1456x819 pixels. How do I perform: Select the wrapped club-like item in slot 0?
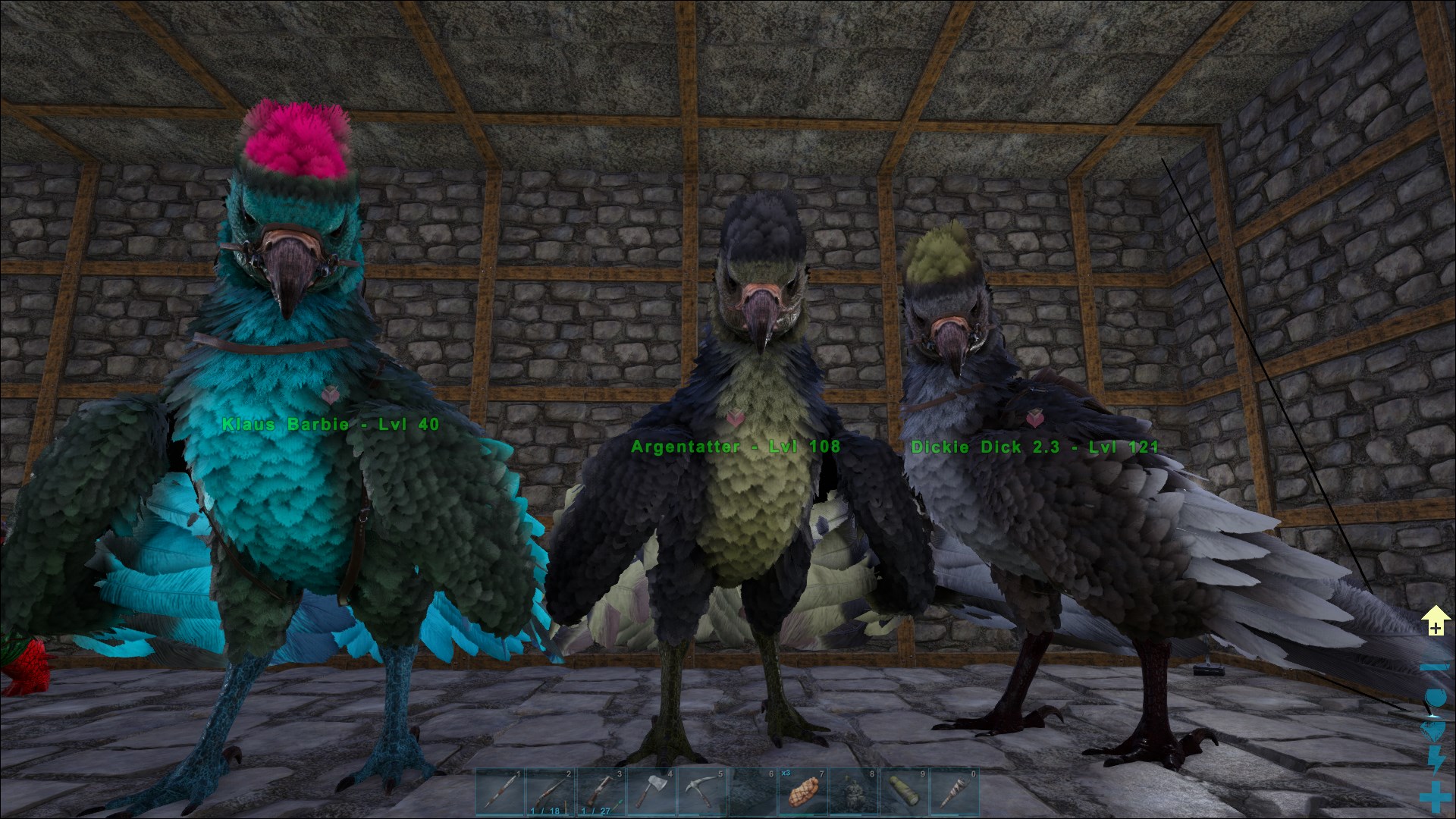[x=953, y=793]
